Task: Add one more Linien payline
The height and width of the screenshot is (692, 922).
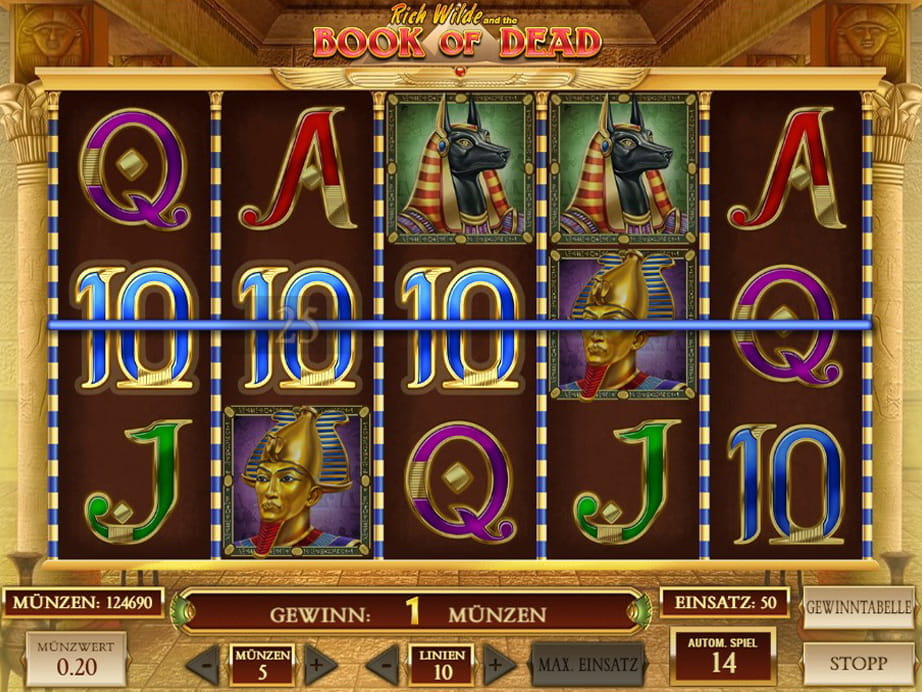Action: (498, 664)
